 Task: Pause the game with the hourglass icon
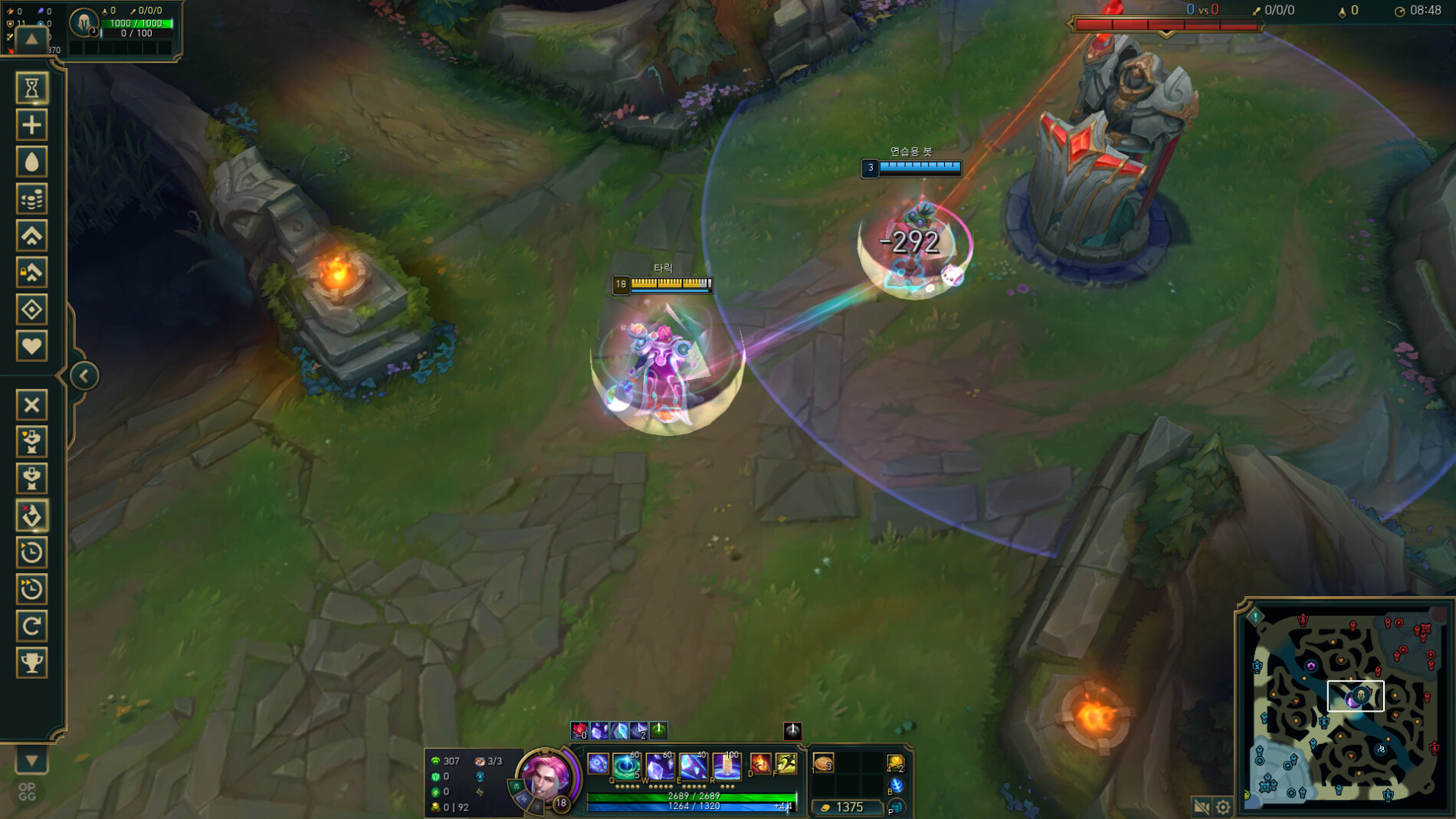click(x=31, y=87)
